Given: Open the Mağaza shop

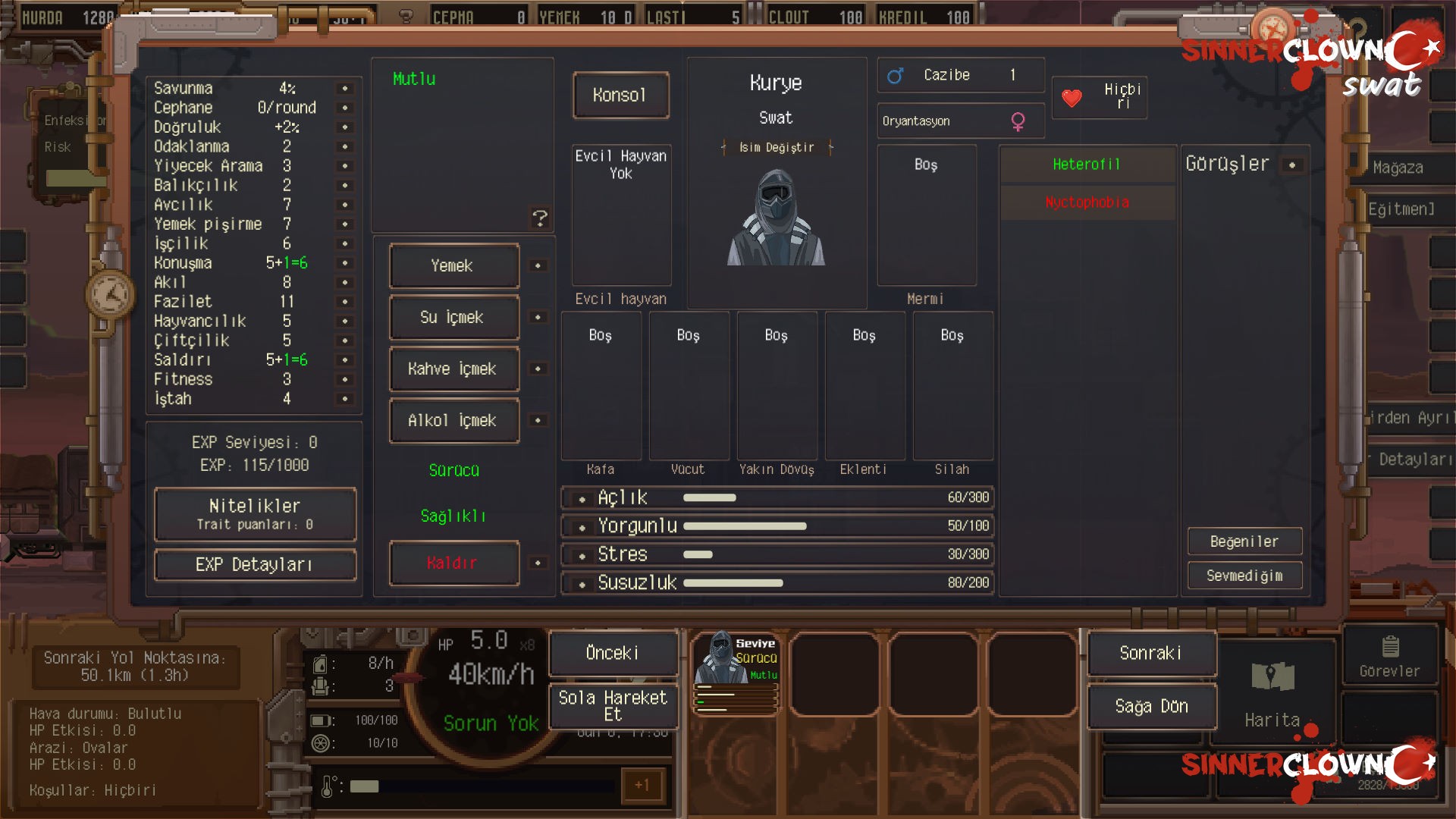Looking at the screenshot, I should 1398,168.
